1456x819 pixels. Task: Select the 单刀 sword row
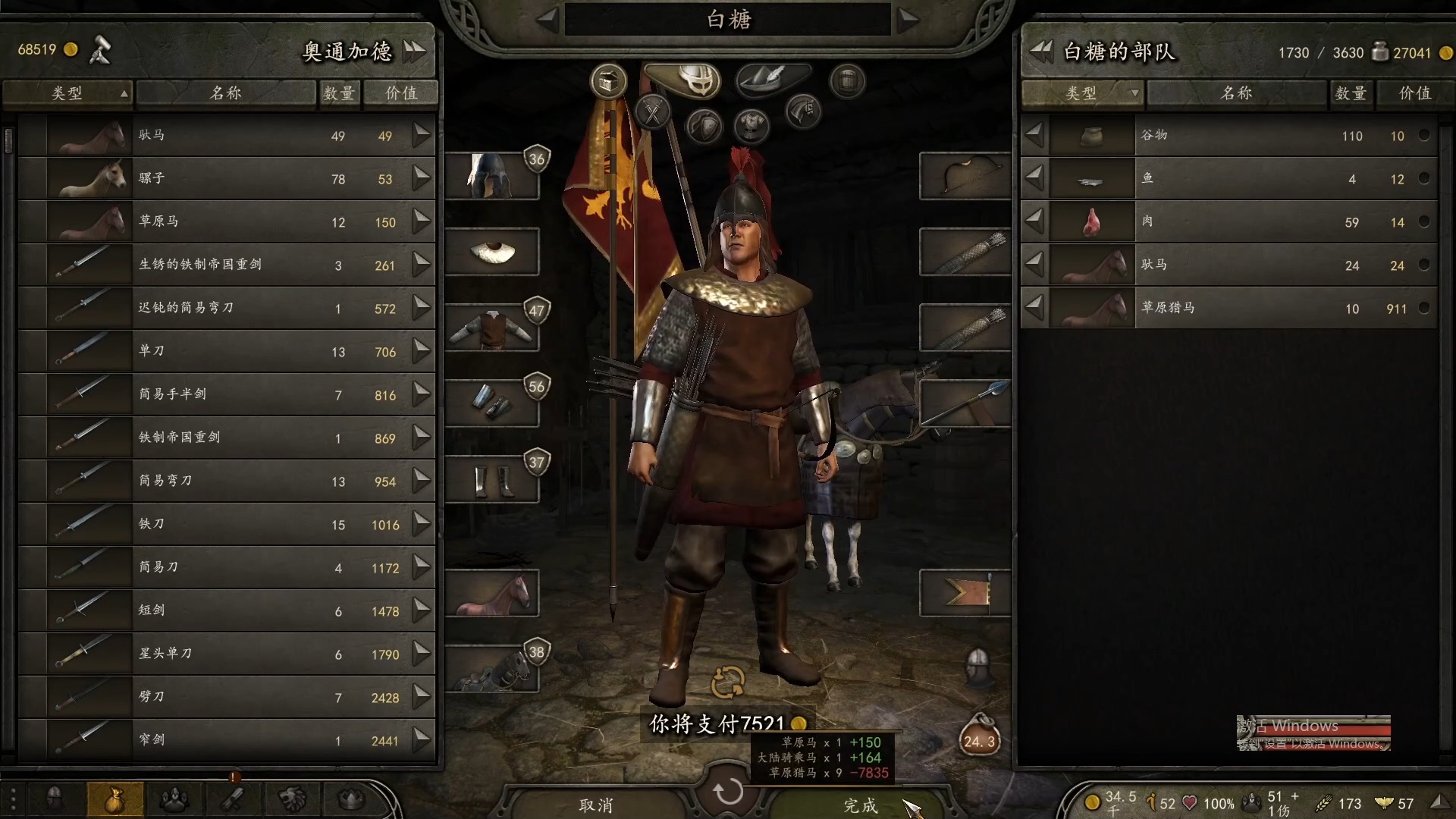(x=227, y=351)
